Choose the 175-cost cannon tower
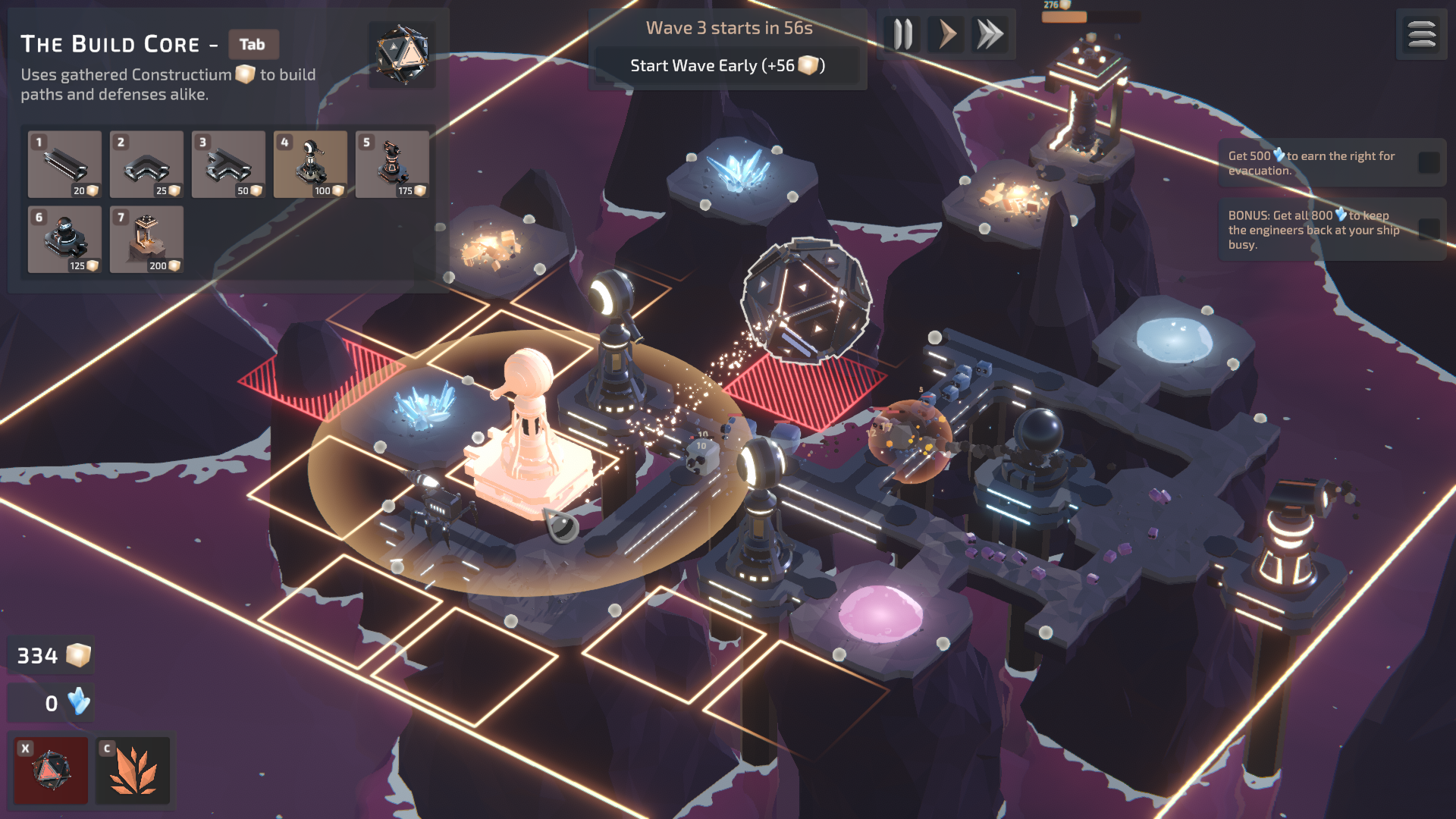 [392, 164]
